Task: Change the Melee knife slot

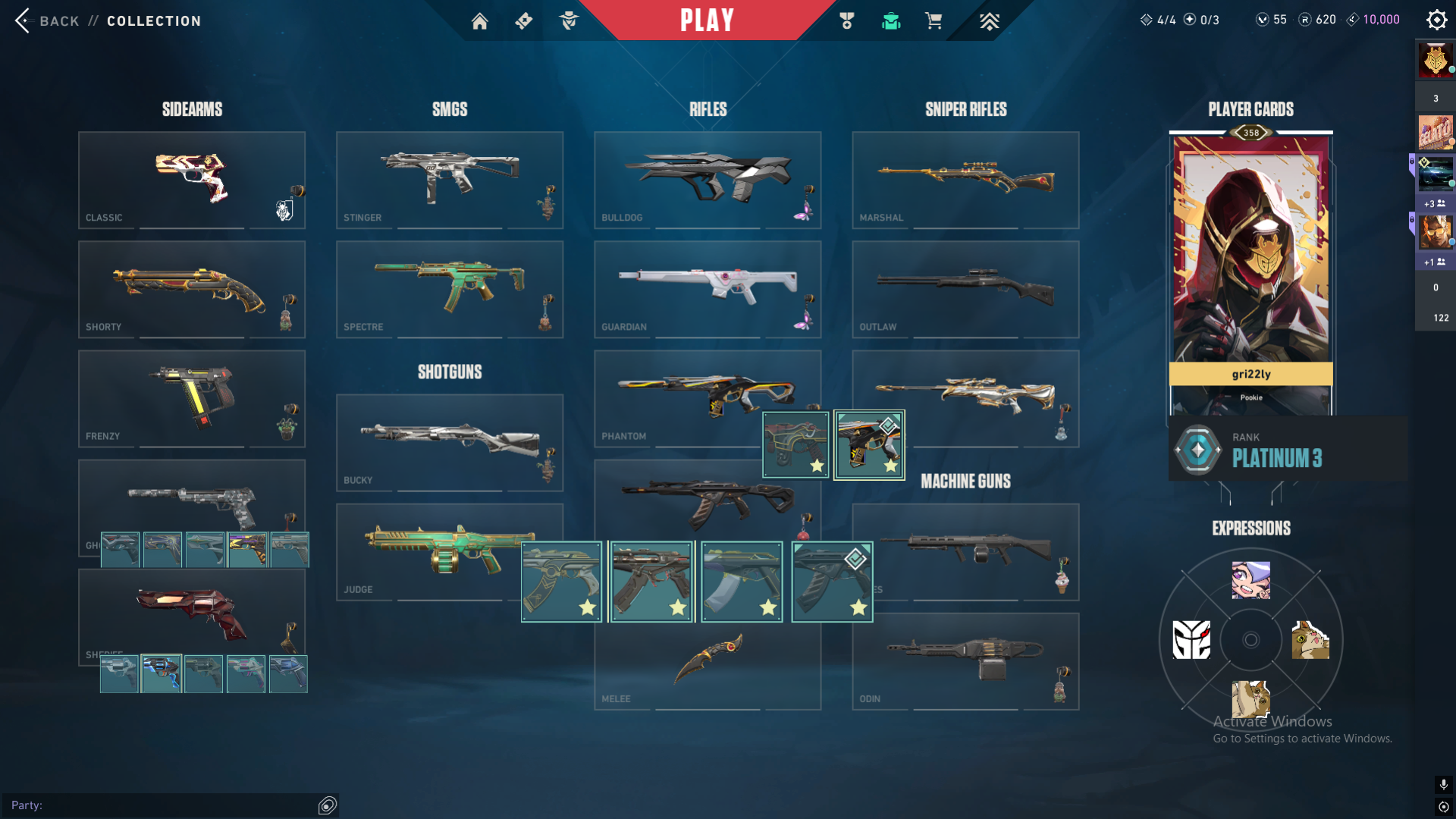Action: coord(708,664)
